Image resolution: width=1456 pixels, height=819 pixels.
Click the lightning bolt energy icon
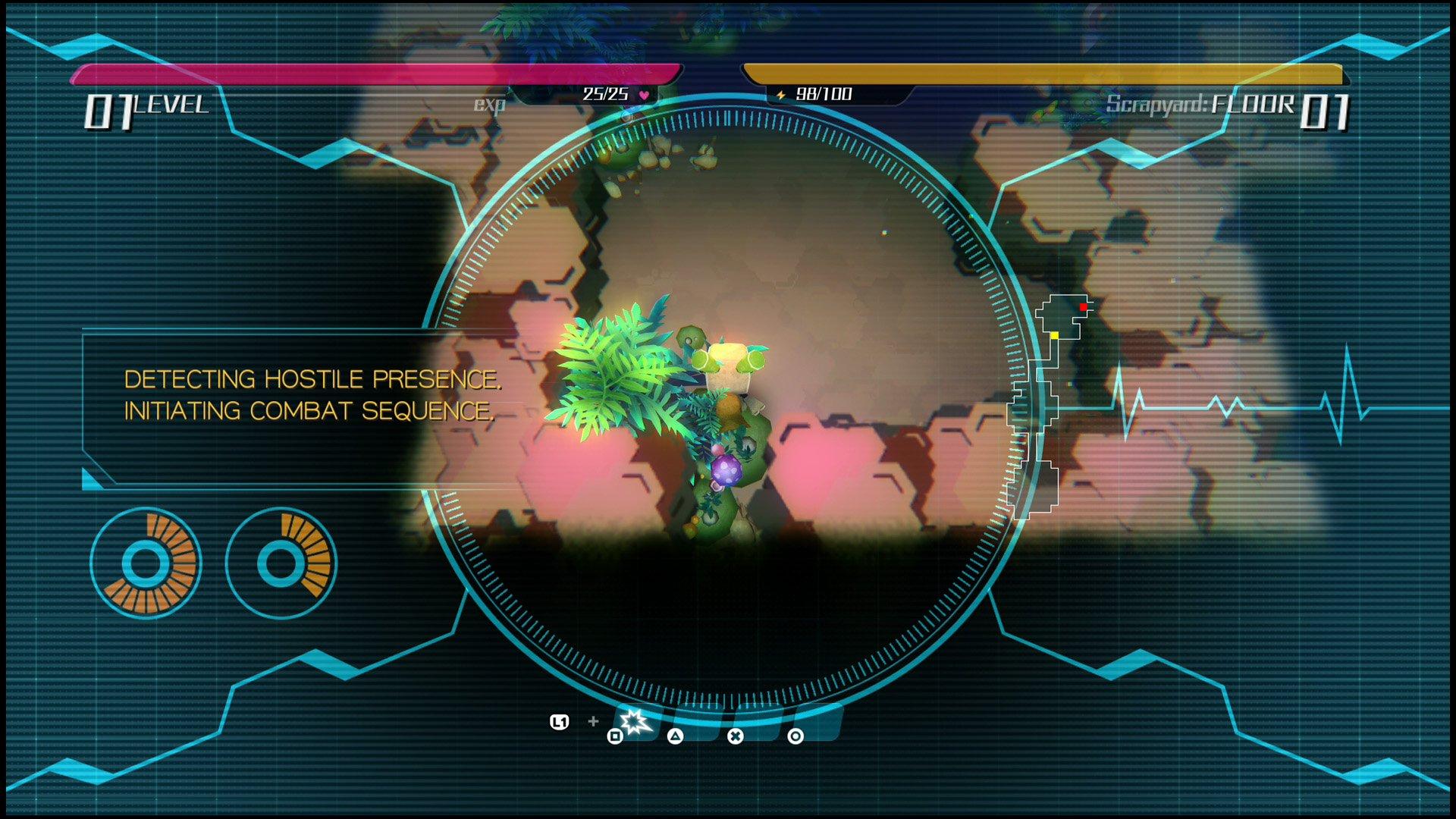pyautogui.click(x=780, y=95)
